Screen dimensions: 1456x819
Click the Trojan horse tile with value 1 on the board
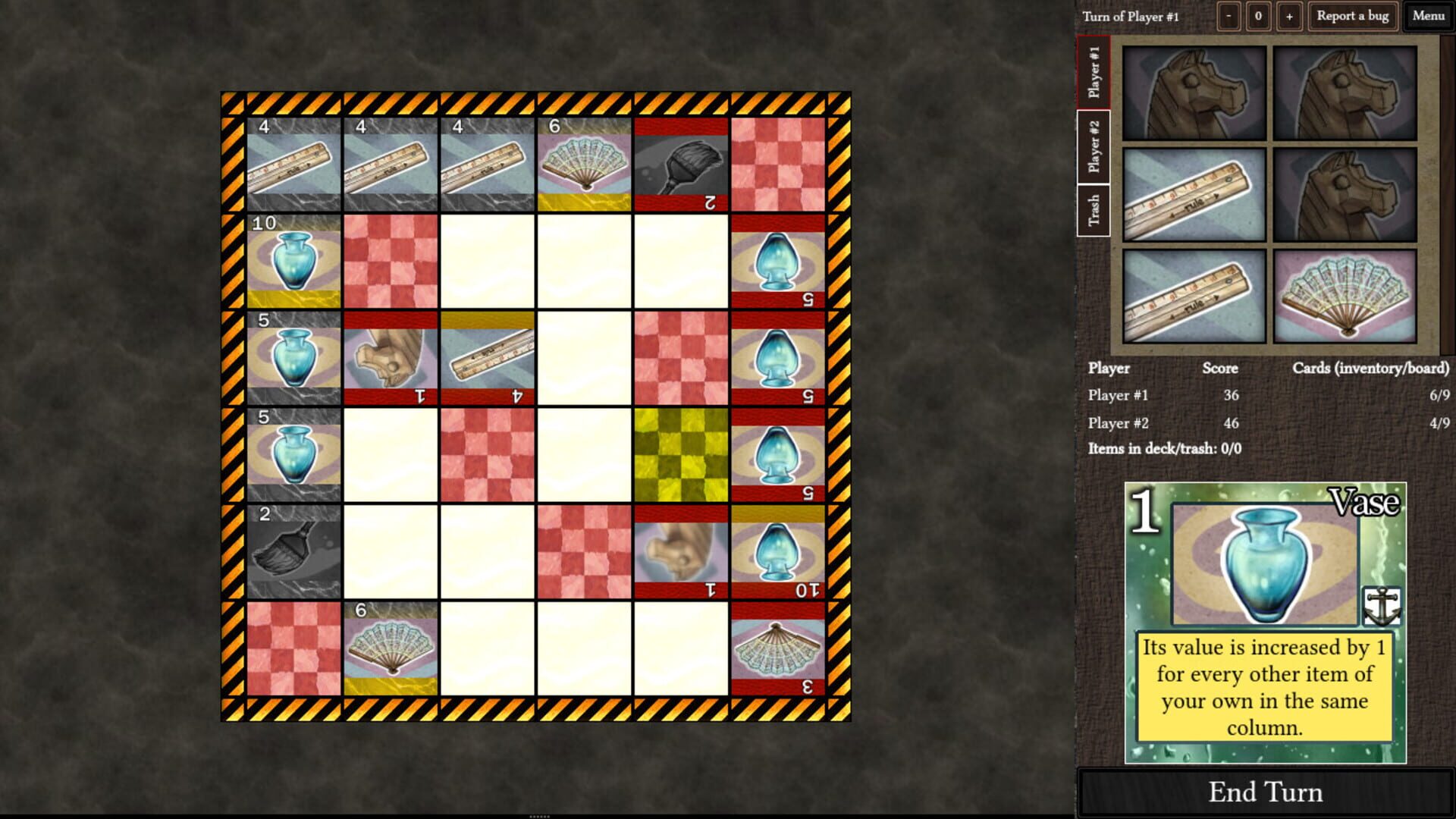[391, 360]
